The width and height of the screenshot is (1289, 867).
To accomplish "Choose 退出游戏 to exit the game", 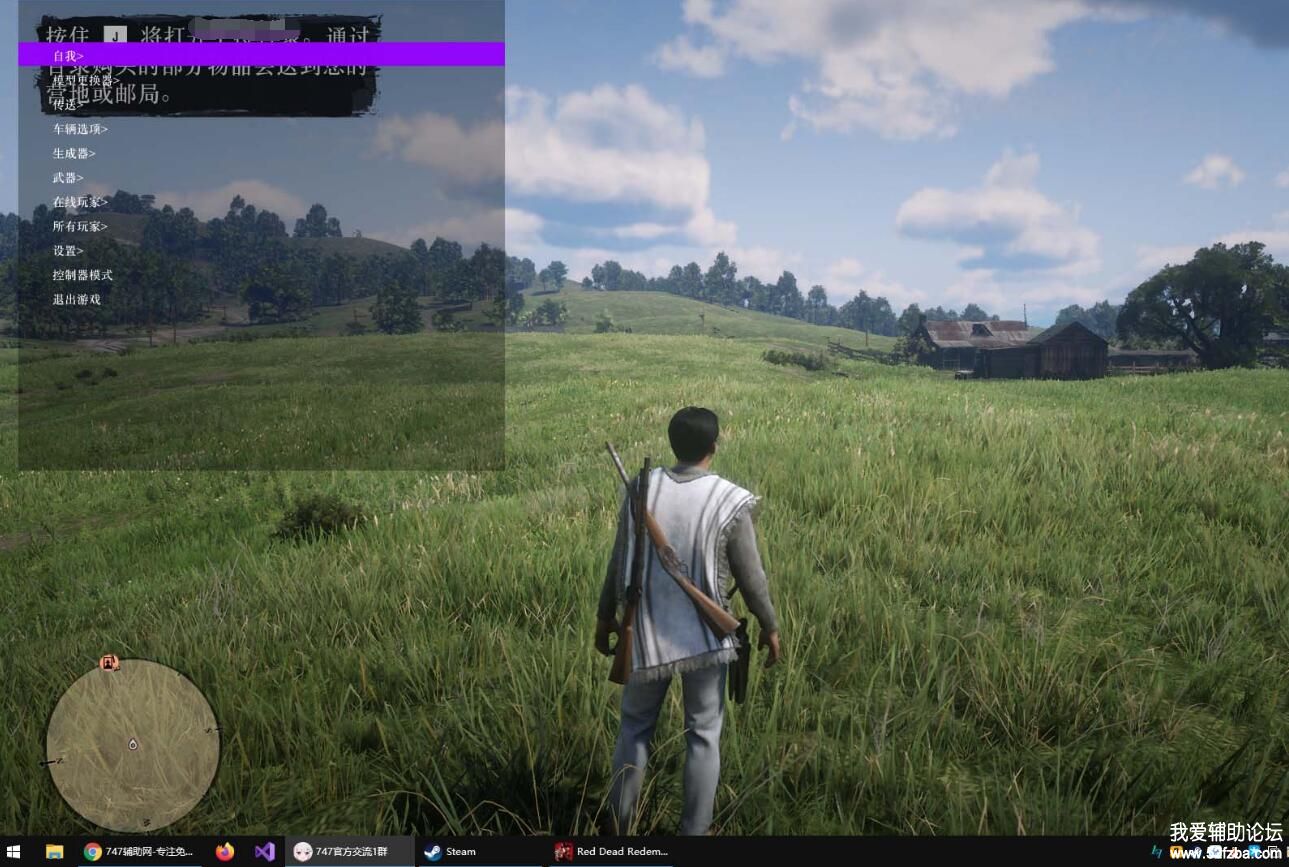I will [x=77, y=299].
